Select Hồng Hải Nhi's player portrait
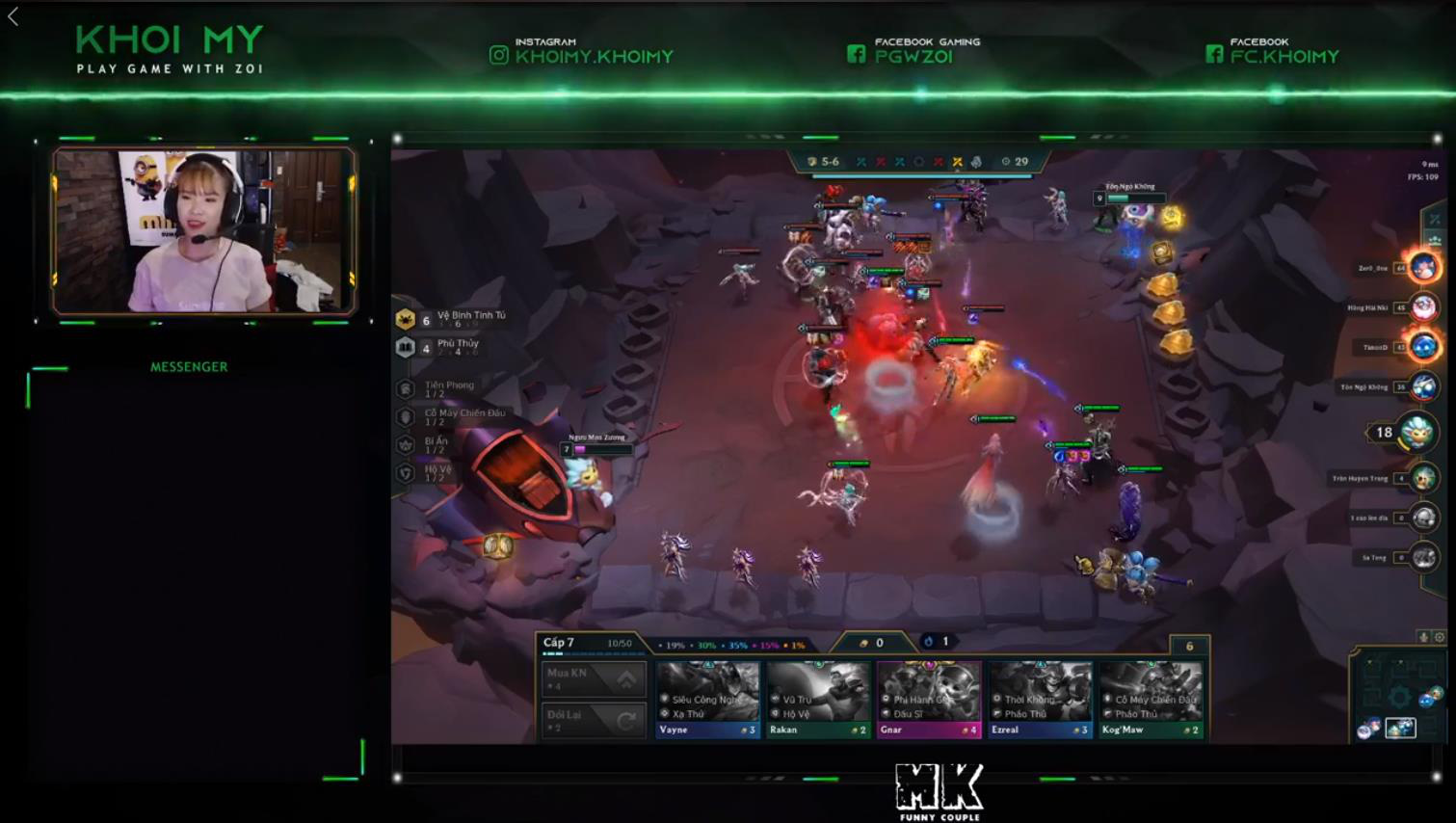This screenshot has height=823, width=1456. pyautogui.click(x=1423, y=307)
